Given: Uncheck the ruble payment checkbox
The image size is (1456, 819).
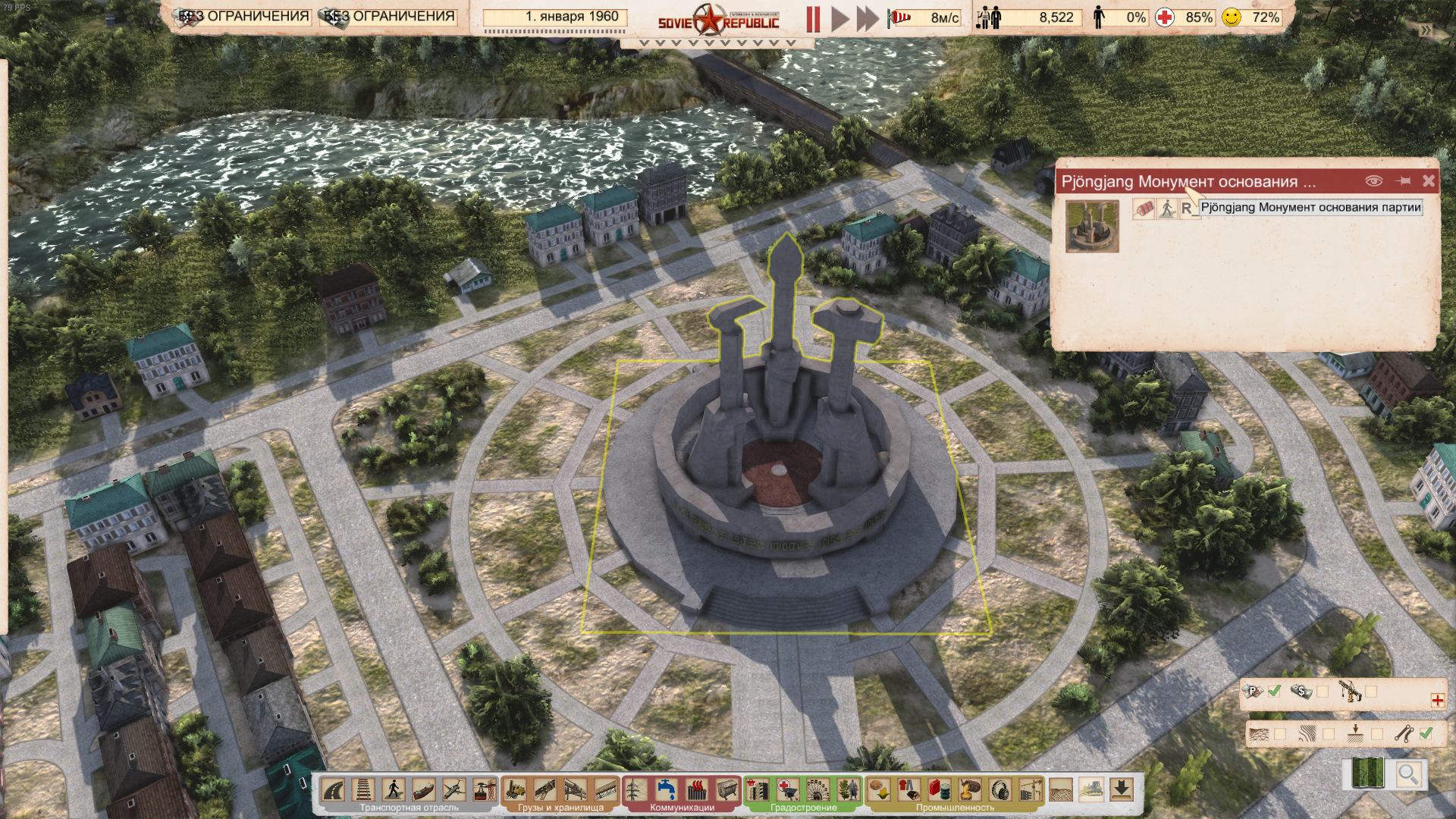Looking at the screenshot, I should [1274, 691].
